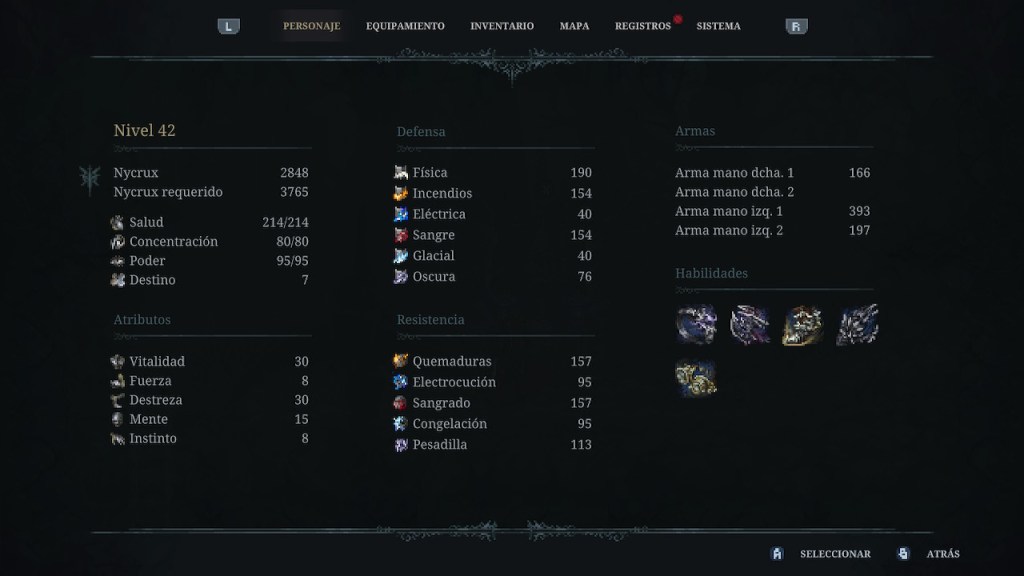Choose the Destreza attribute row
This screenshot has height=576, width=1024.
pos(210,400)
